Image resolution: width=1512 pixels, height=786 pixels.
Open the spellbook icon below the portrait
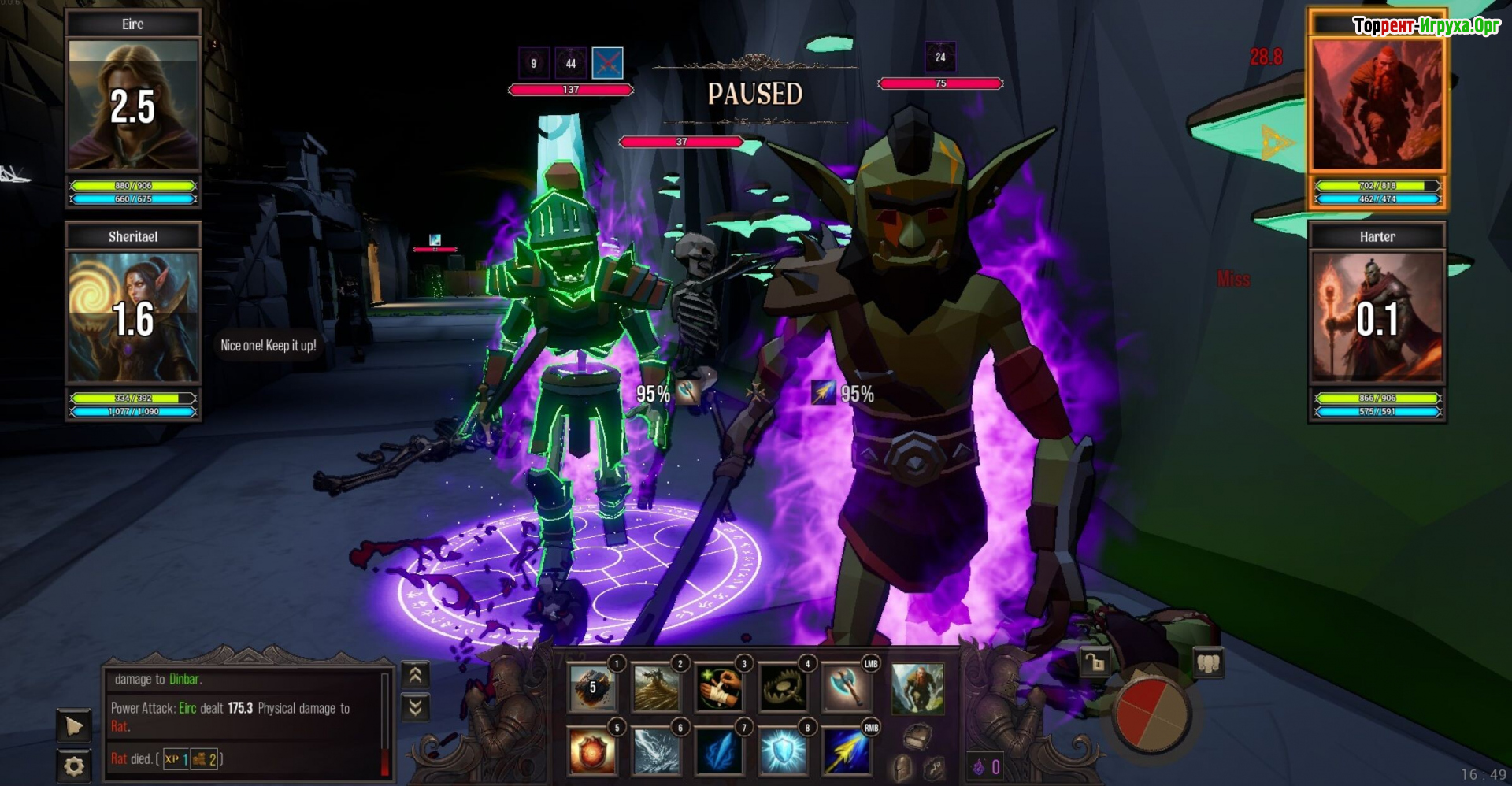click(917, 737)
